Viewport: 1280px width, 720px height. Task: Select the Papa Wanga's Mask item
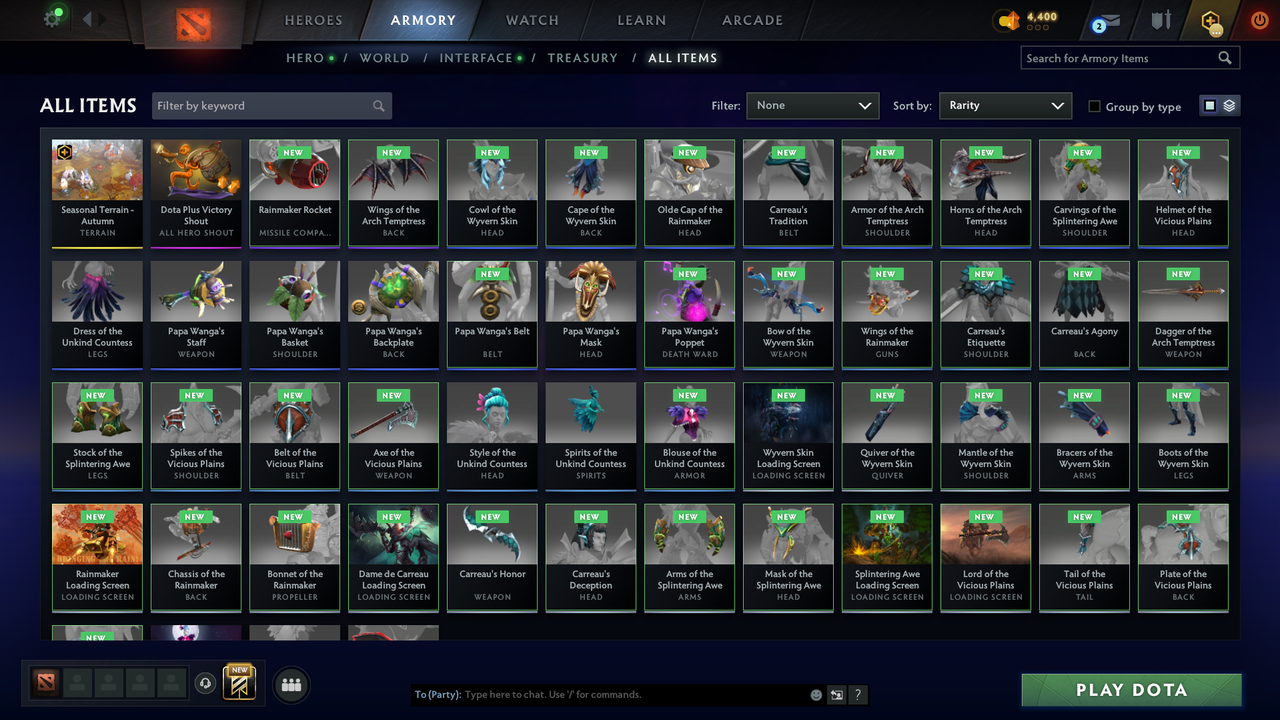click(x=590, y=314)
